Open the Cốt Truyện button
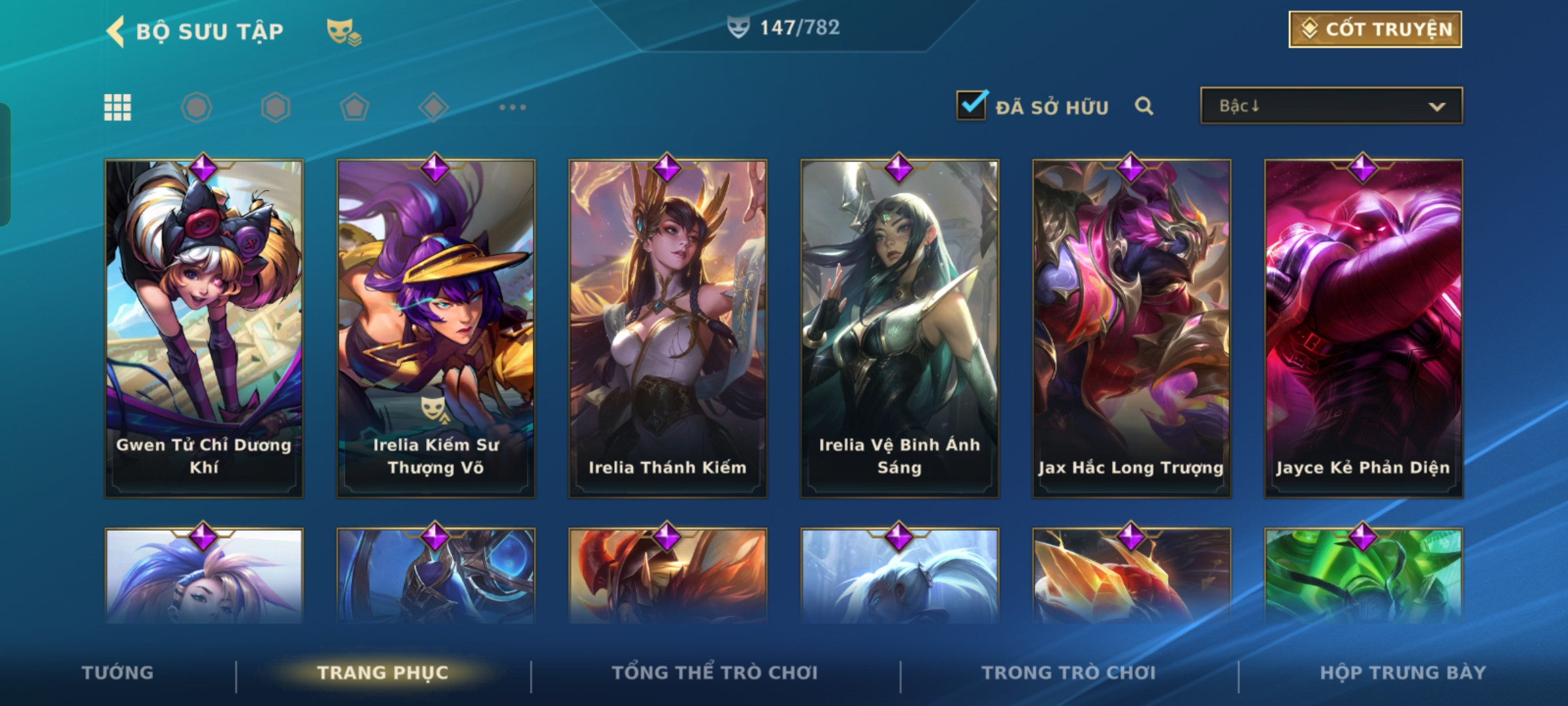The image size is (1568, 706). [x=1375, y=29]
